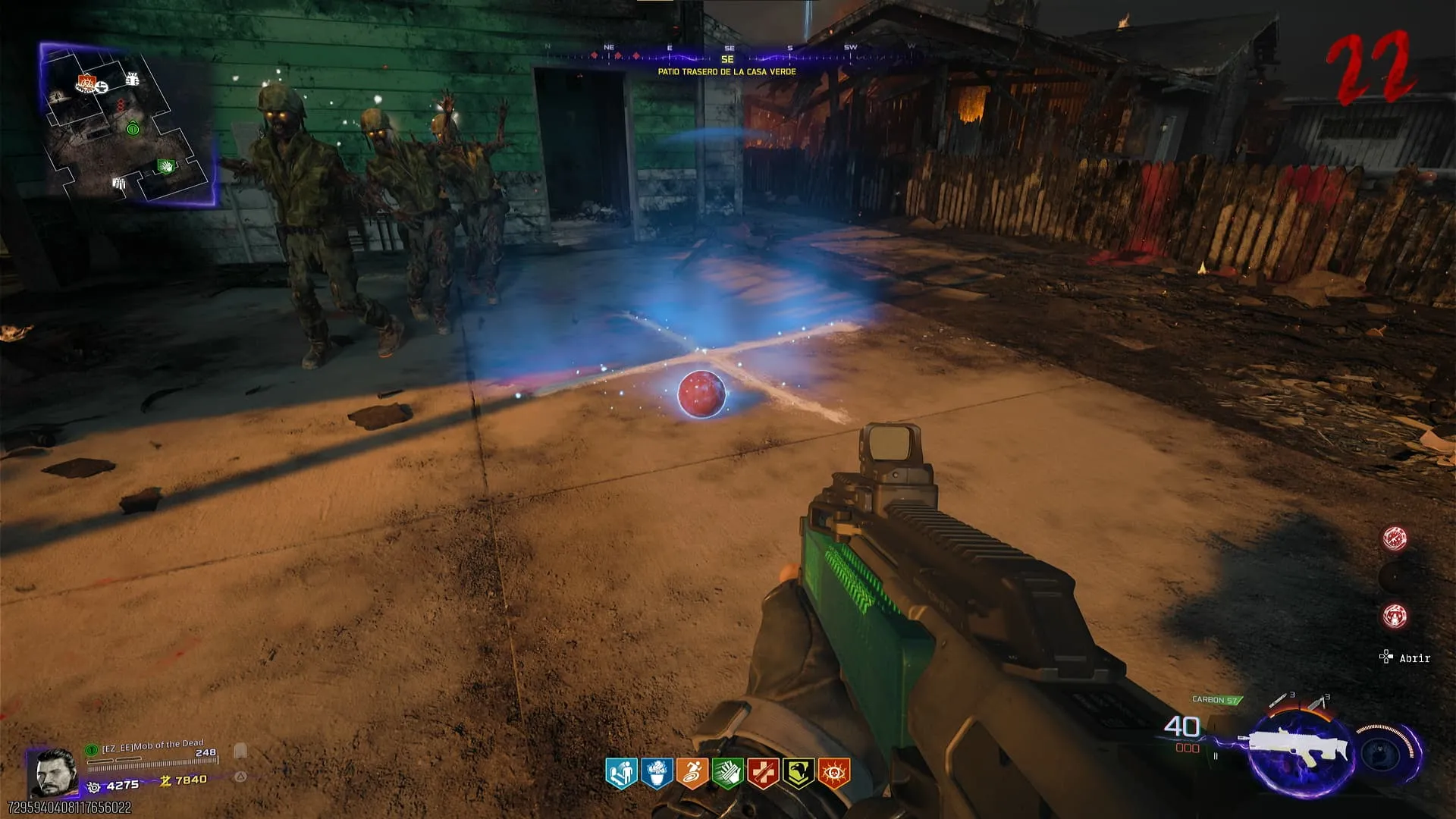1456x819 pixels.
Task: Click the black and yellow eagle perk icon
Action: 799,773
